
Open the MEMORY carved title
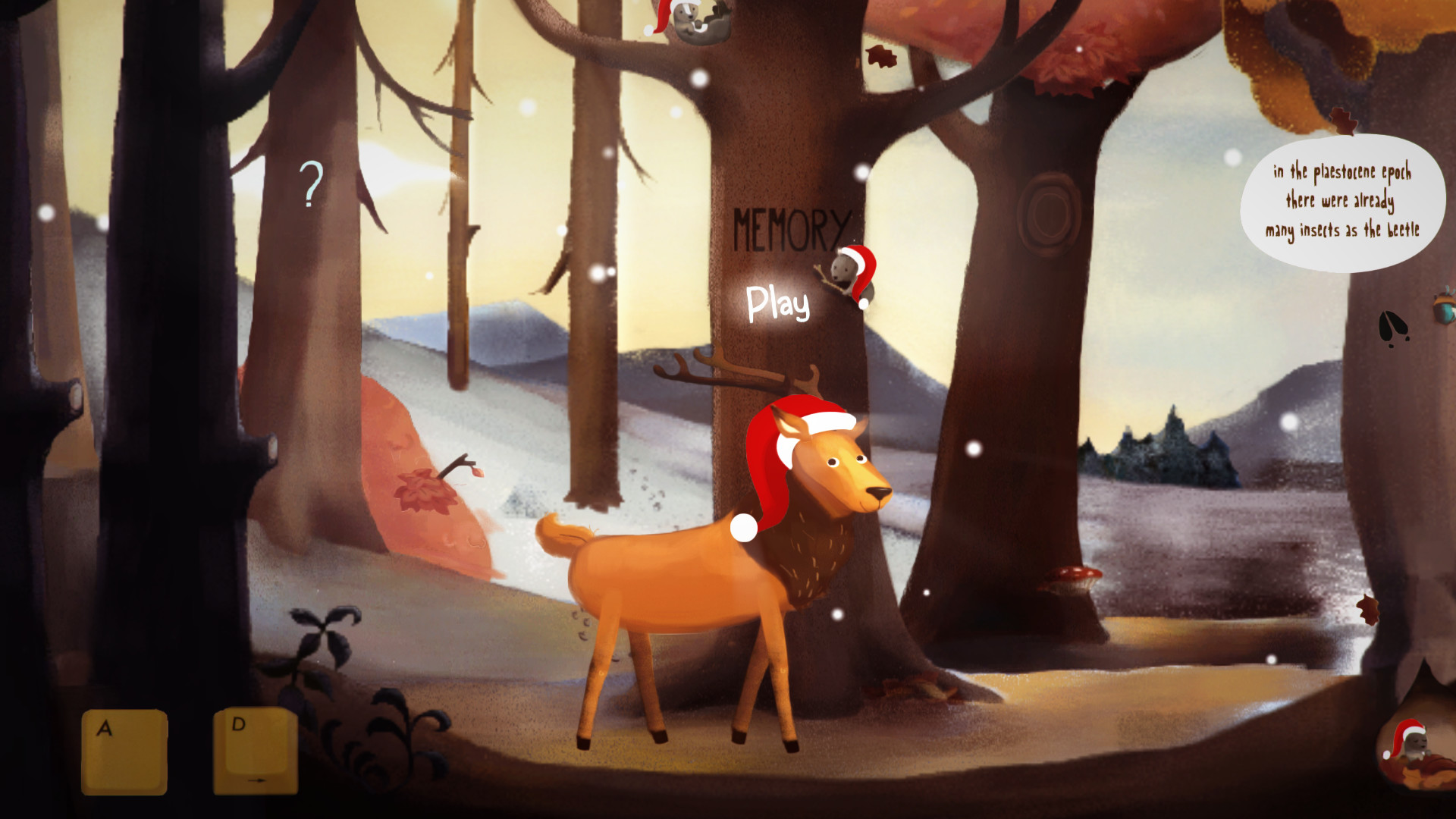792,224
